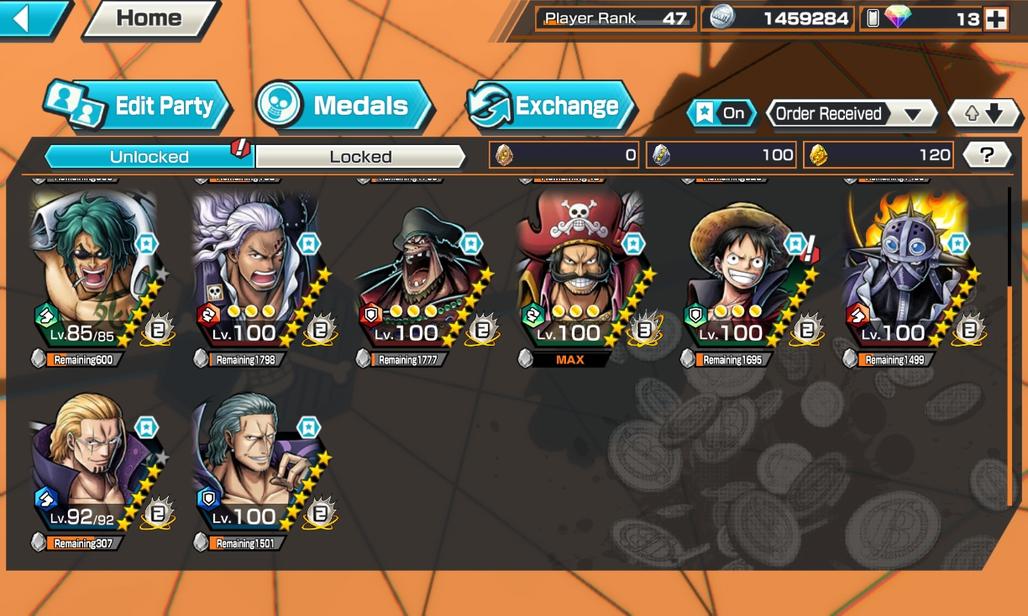Screen dimensions: 1028x616
Task: Open the Exchange screen
Action: 552,106
